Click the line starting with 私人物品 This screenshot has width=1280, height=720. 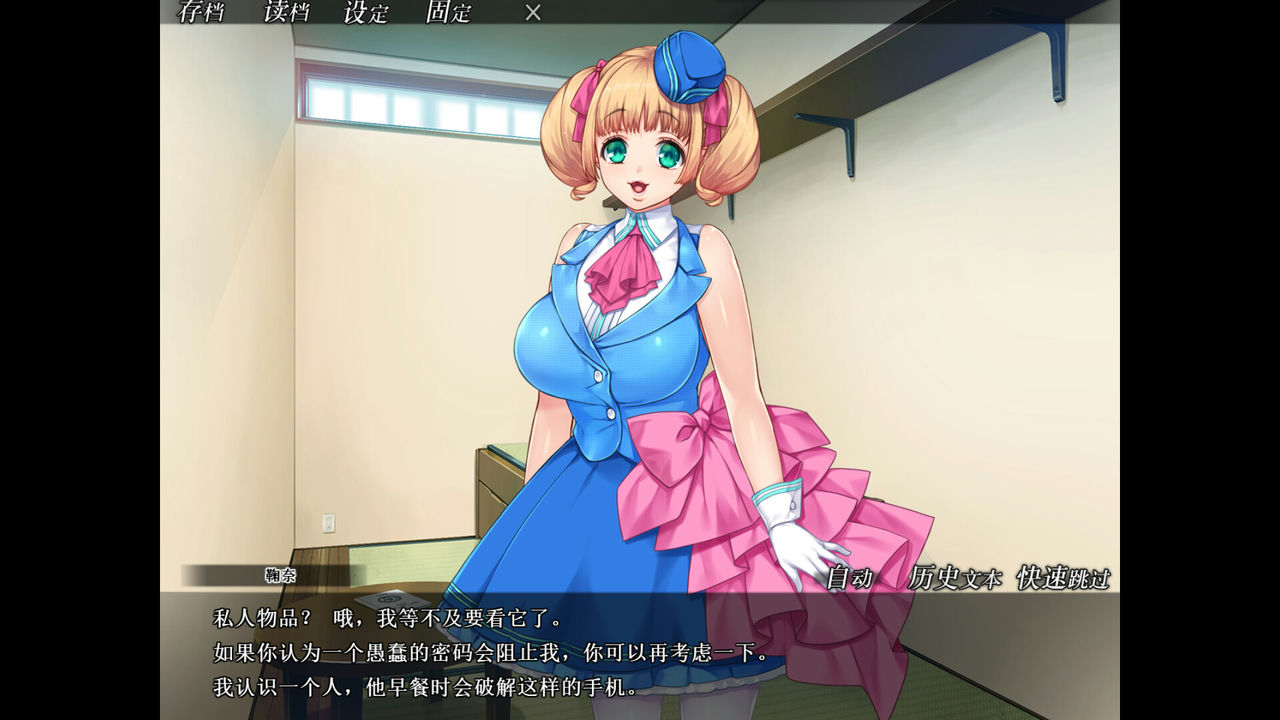[390, 616]
